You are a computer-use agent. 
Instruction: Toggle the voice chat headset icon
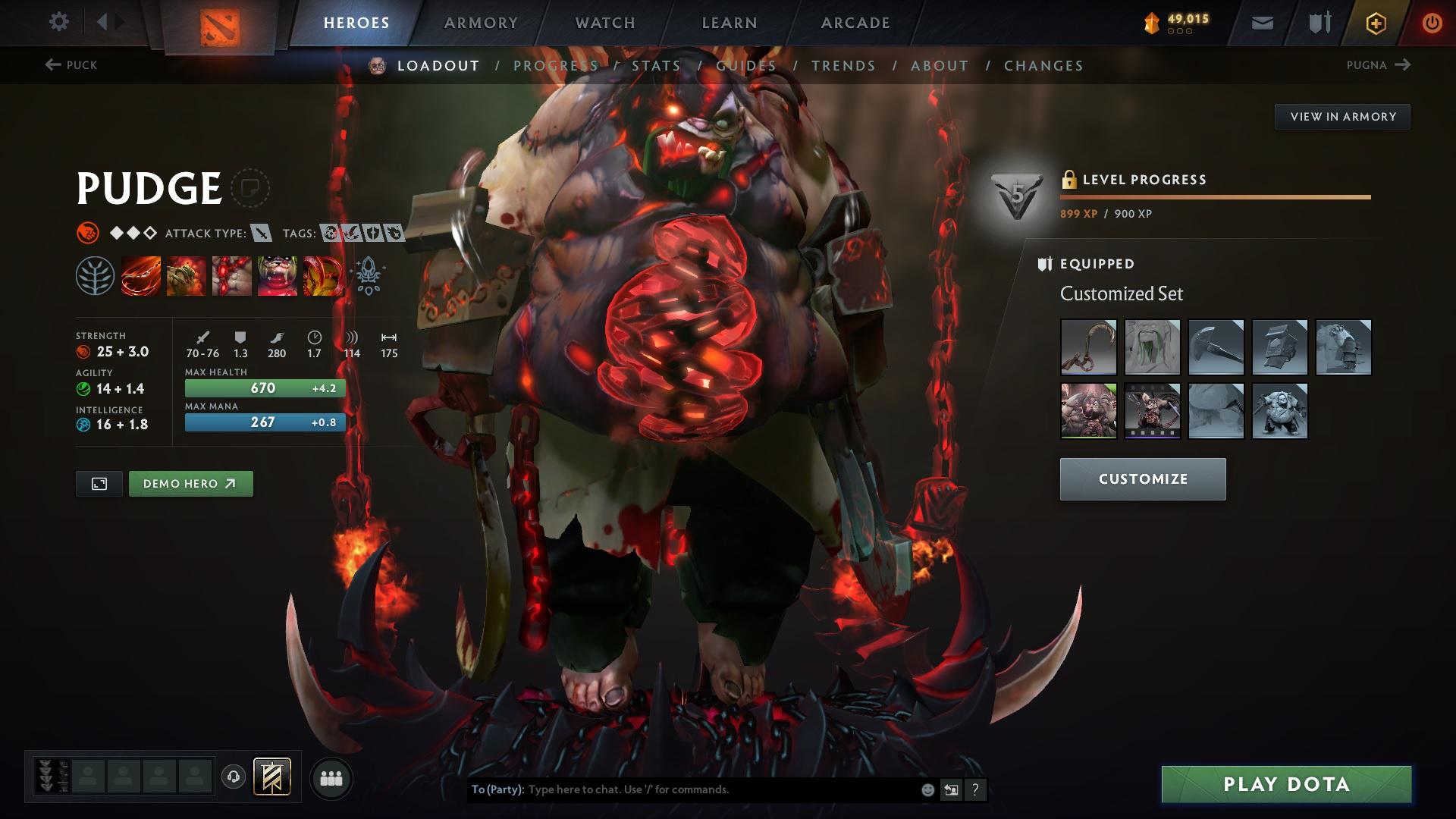233,777
